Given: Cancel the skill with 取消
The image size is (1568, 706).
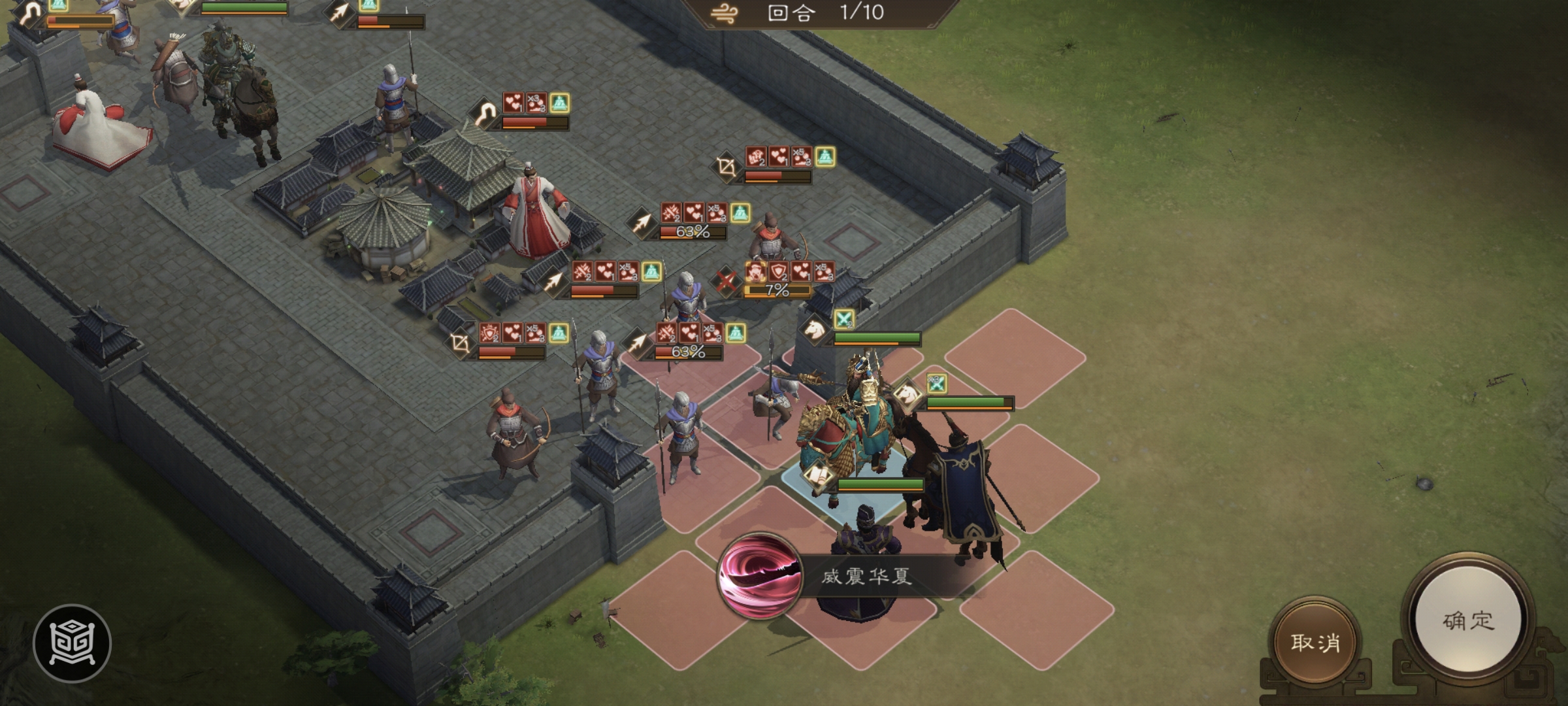Looking at the screenshot, I should coord(1315,642).
